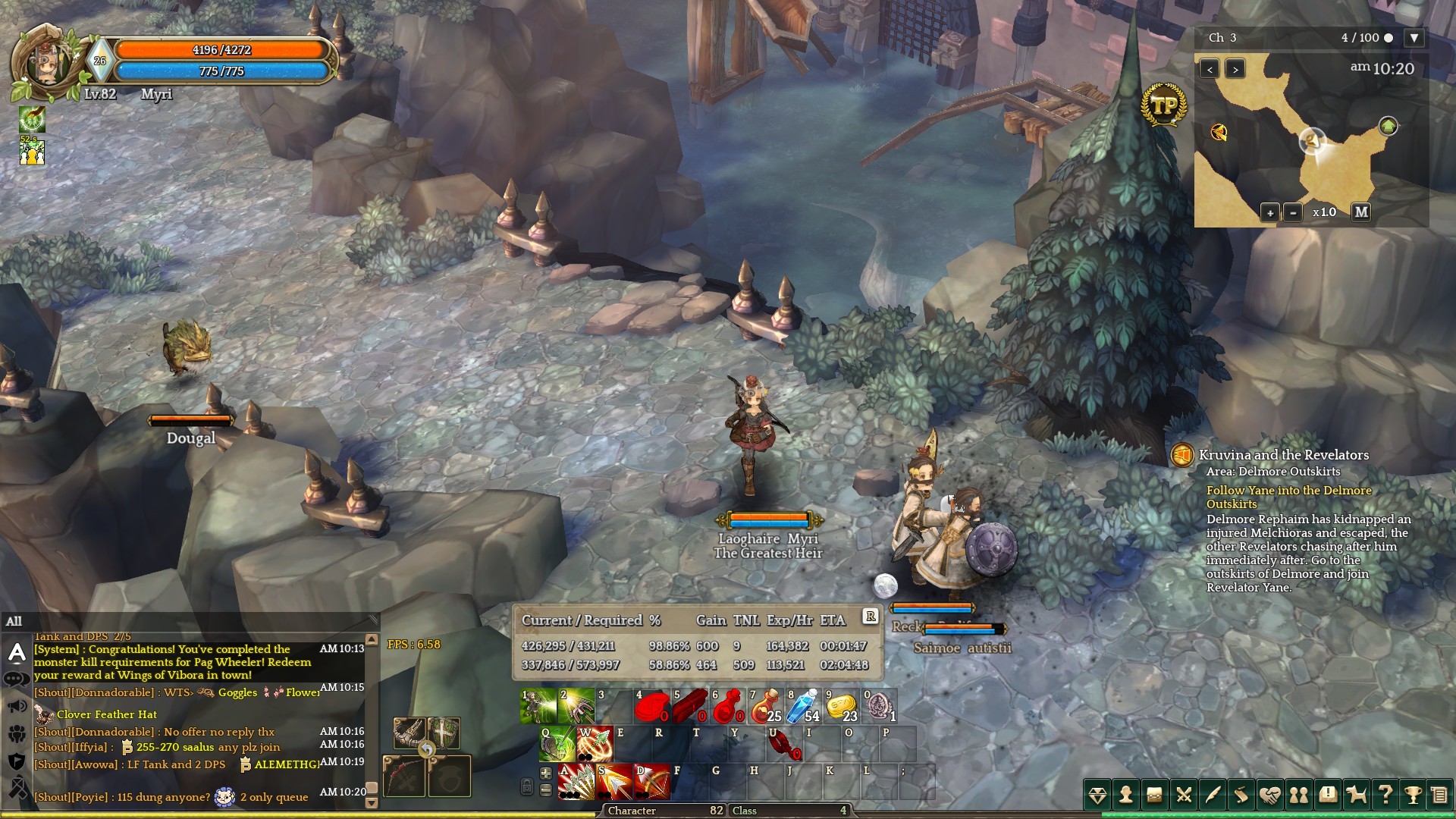The height and width of the screenshot is (819, 1456).
Task: Click the gold TP shop medal icon
Action: pyautogui.click(x=1163, y=105)
